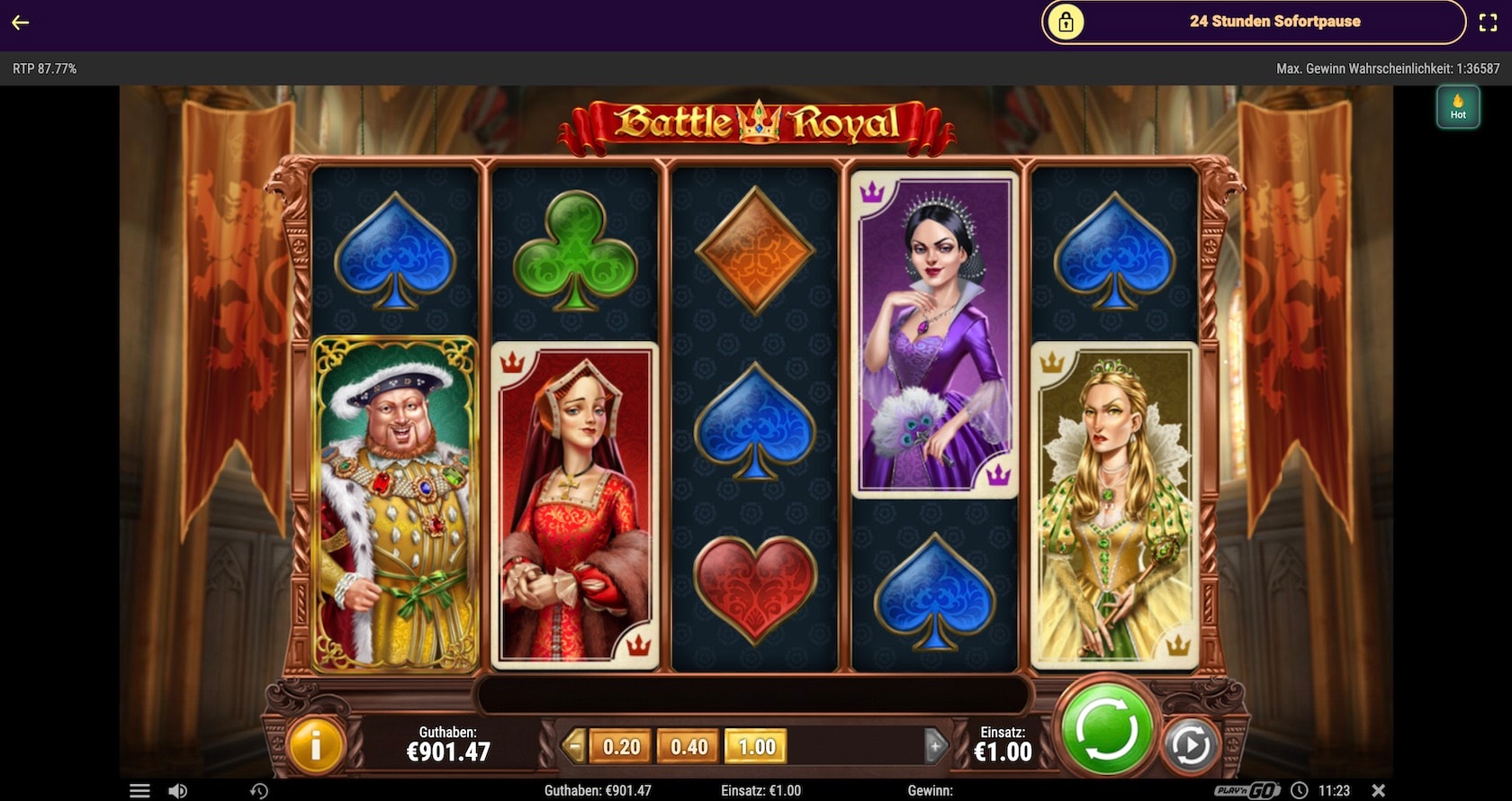Select the 0.20 bet amount

pos(621,747)
